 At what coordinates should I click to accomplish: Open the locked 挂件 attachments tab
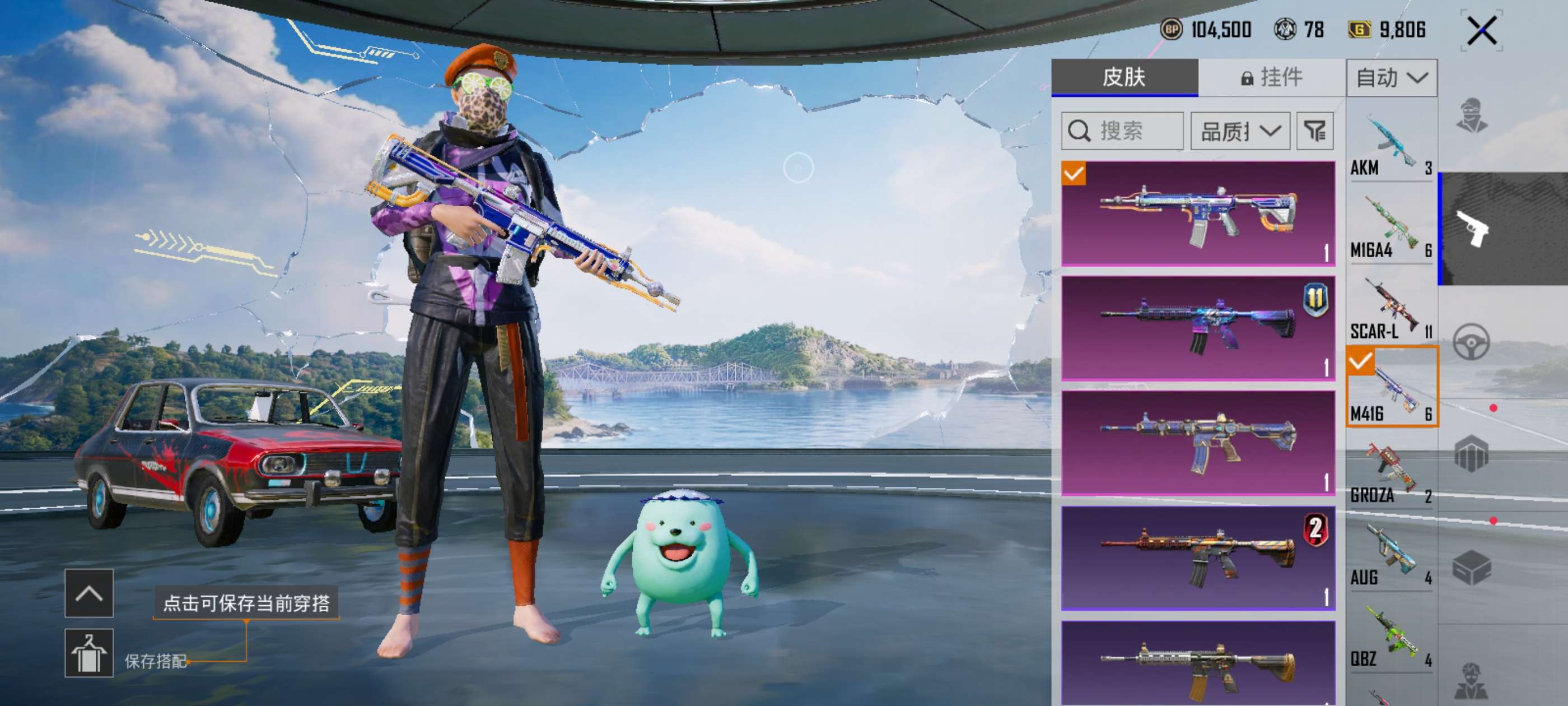coord(1272,77)
